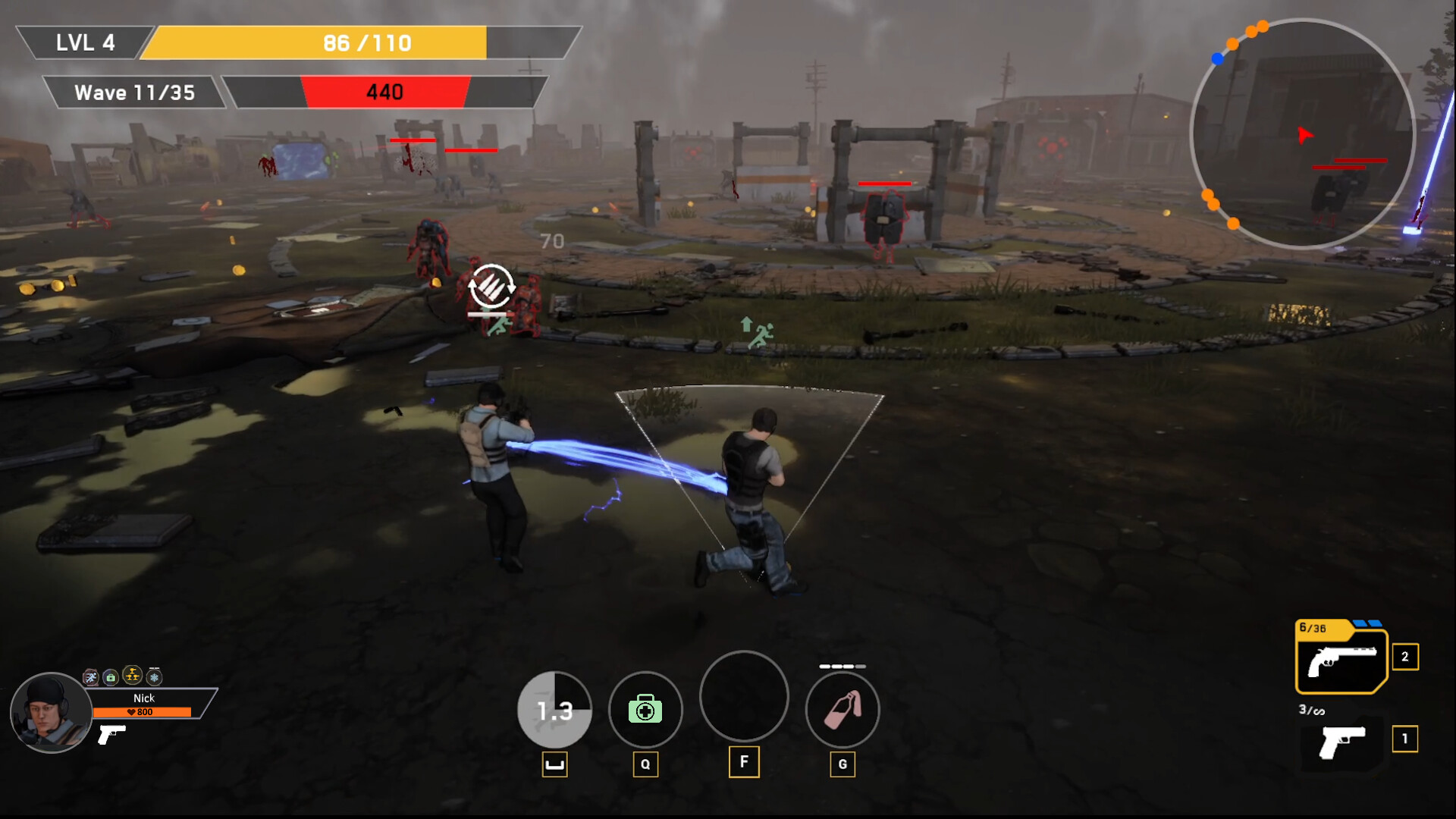Click the empty ability slot bound to F
Image resolution: width=1456 pixels, height=819 pixels.
pos(744,697)
